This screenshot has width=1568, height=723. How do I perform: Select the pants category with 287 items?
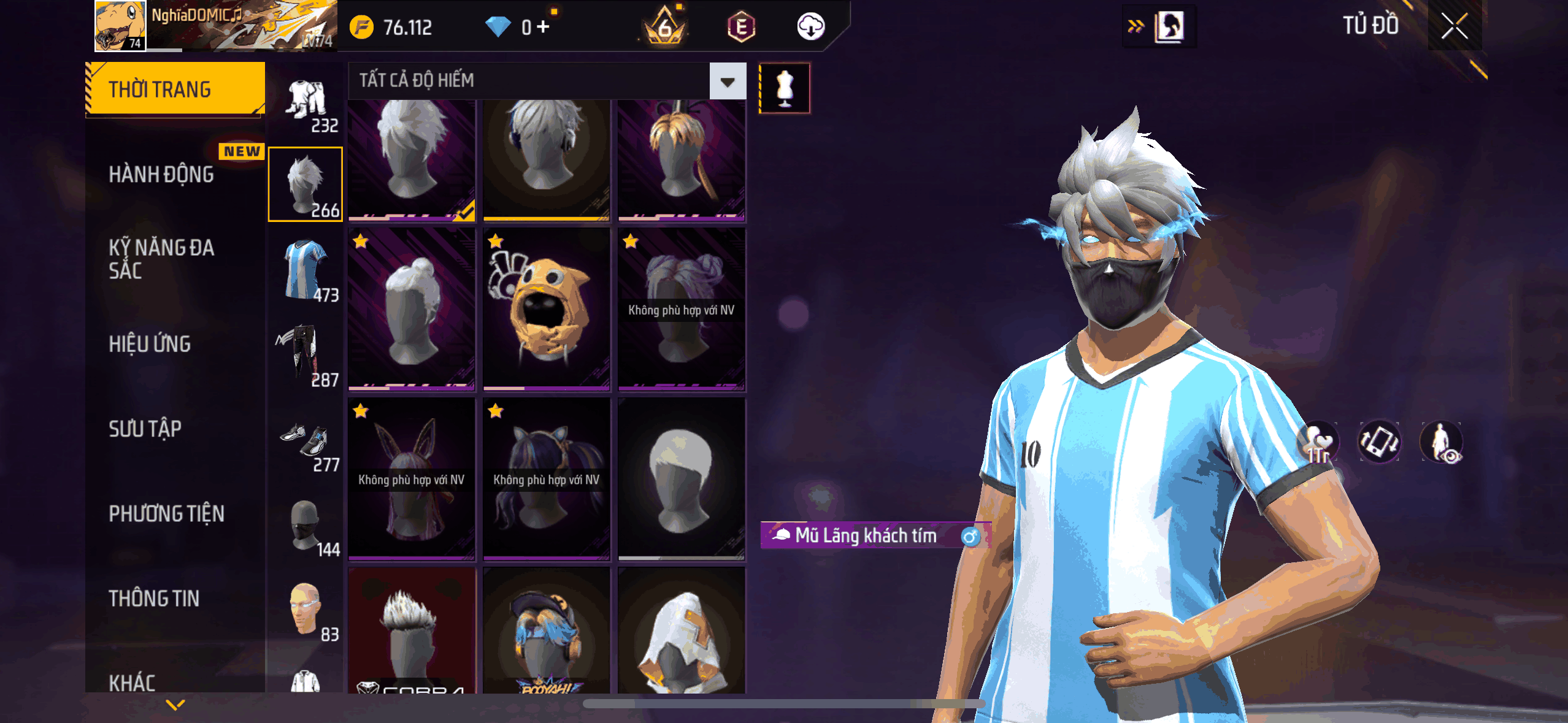pos(306,355)
